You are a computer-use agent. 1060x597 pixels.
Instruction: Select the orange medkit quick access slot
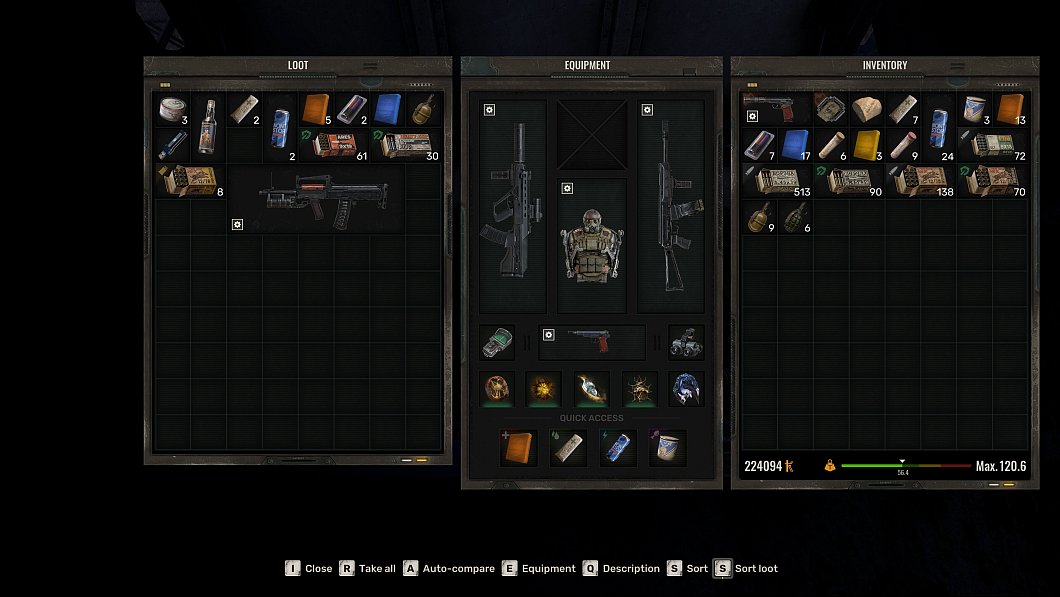point(518,448)
